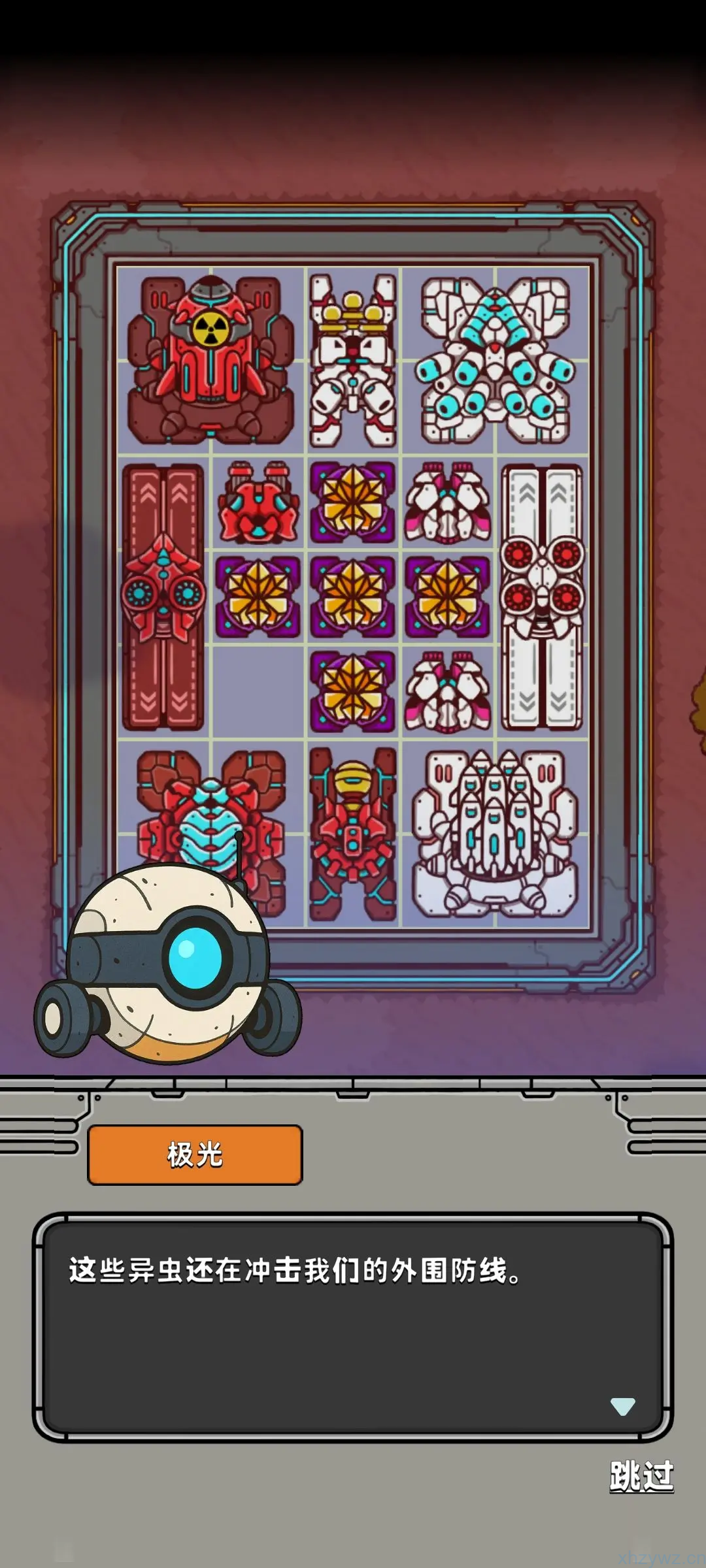
Task: Skip the dialogue with 跳过
Action: tap(641, 1476)
